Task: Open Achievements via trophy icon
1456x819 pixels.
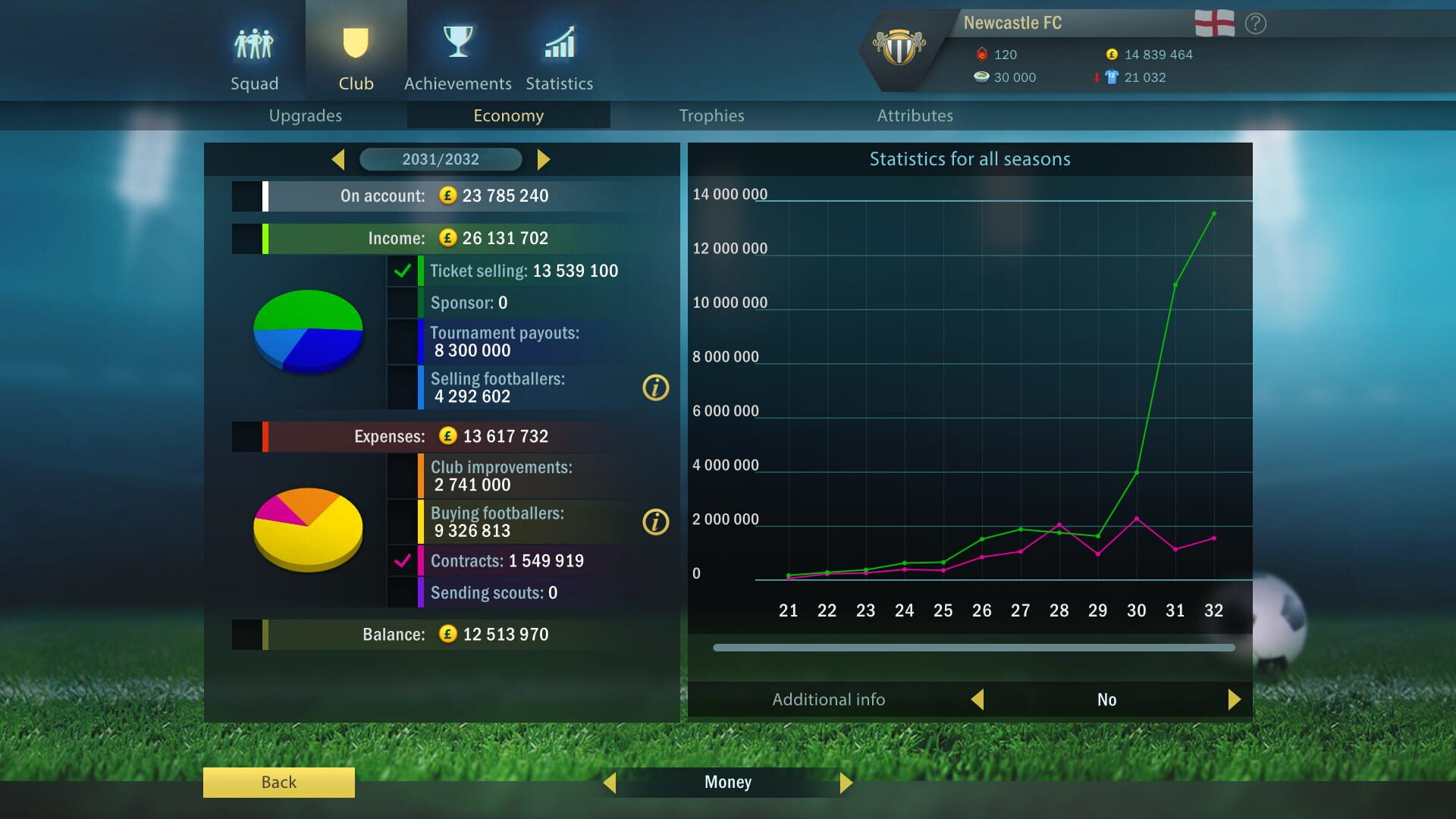Action: pyautogui.click(x=457, y=41)
